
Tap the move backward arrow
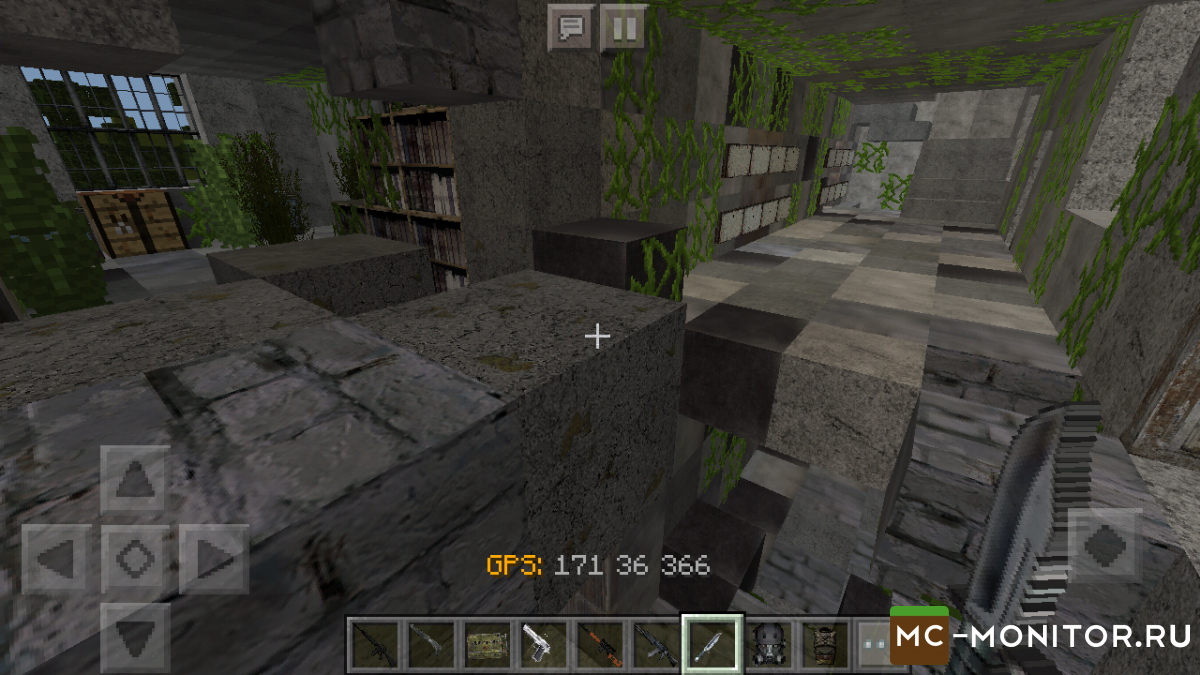(135, 634)
